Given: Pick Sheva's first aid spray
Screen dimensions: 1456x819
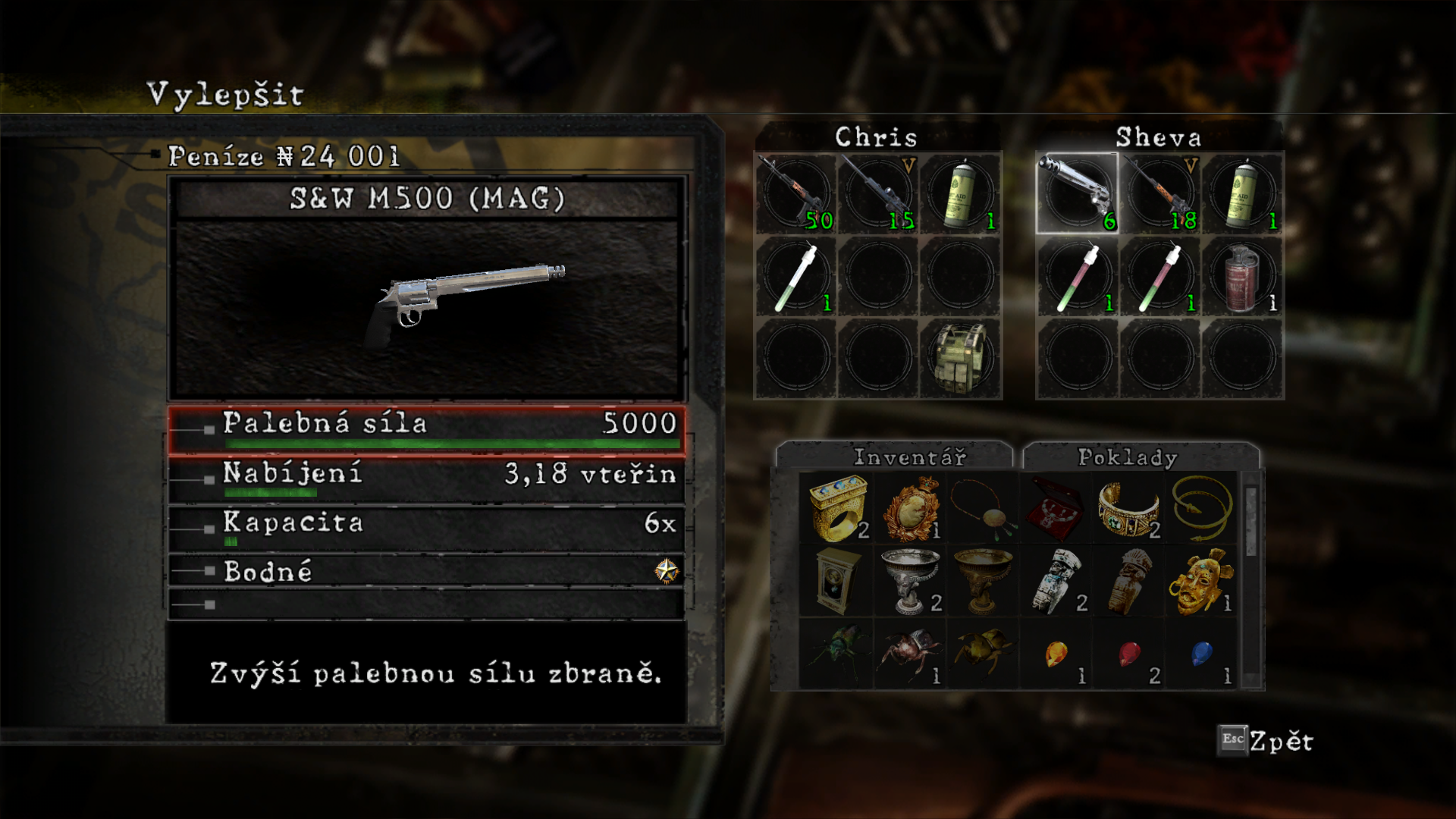Looking at the screenshot, I should coord(1242,193).
